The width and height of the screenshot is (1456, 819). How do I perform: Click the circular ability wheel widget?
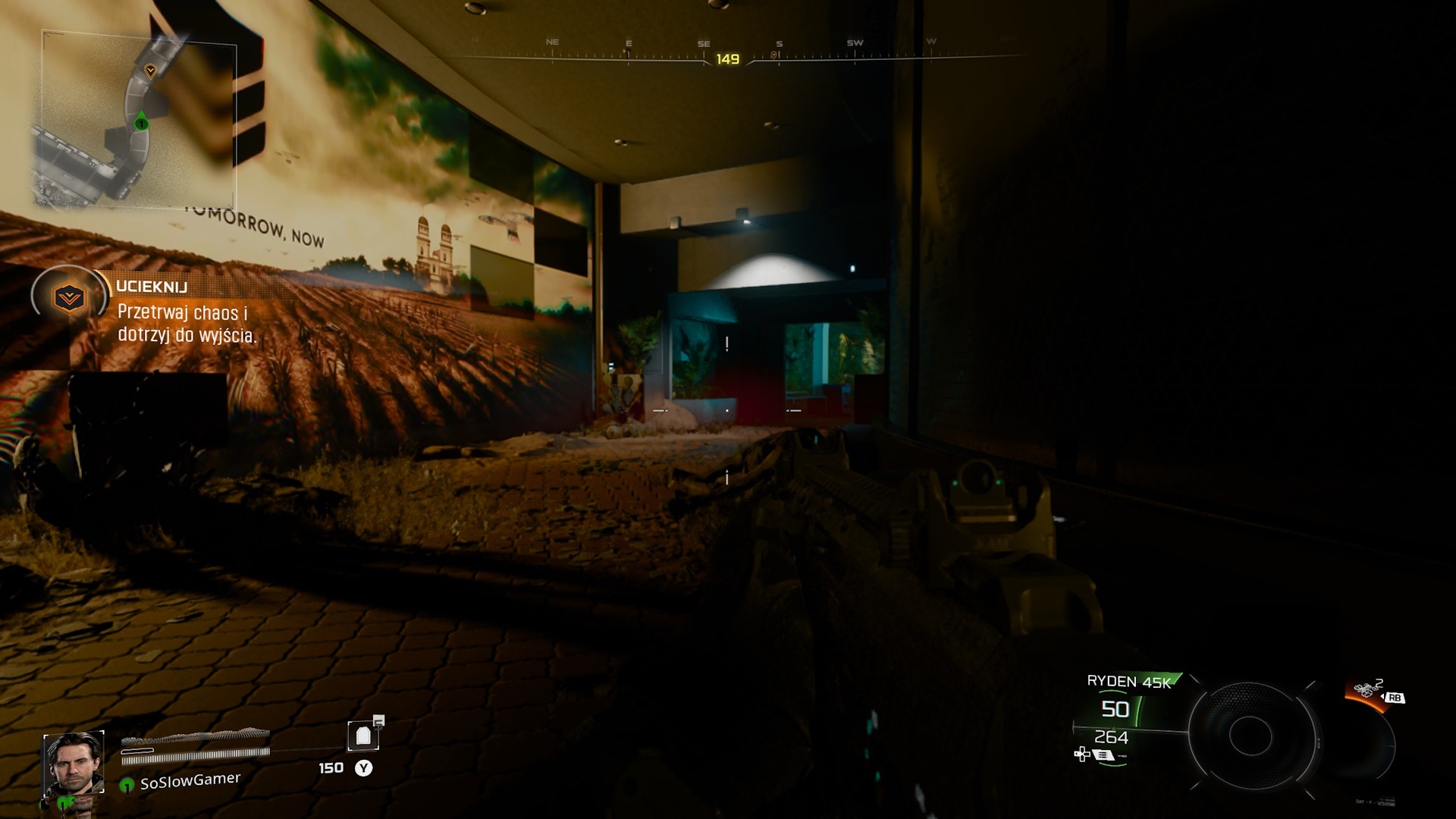click(1250, 734)
